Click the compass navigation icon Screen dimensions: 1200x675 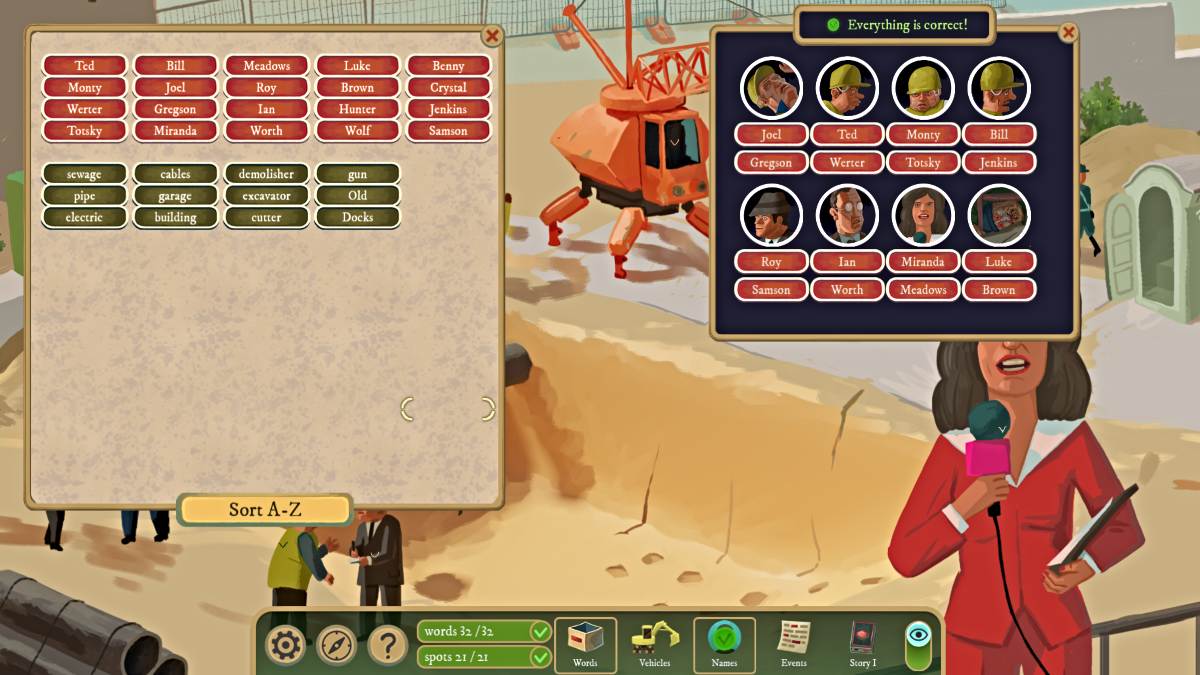point(336,646)
